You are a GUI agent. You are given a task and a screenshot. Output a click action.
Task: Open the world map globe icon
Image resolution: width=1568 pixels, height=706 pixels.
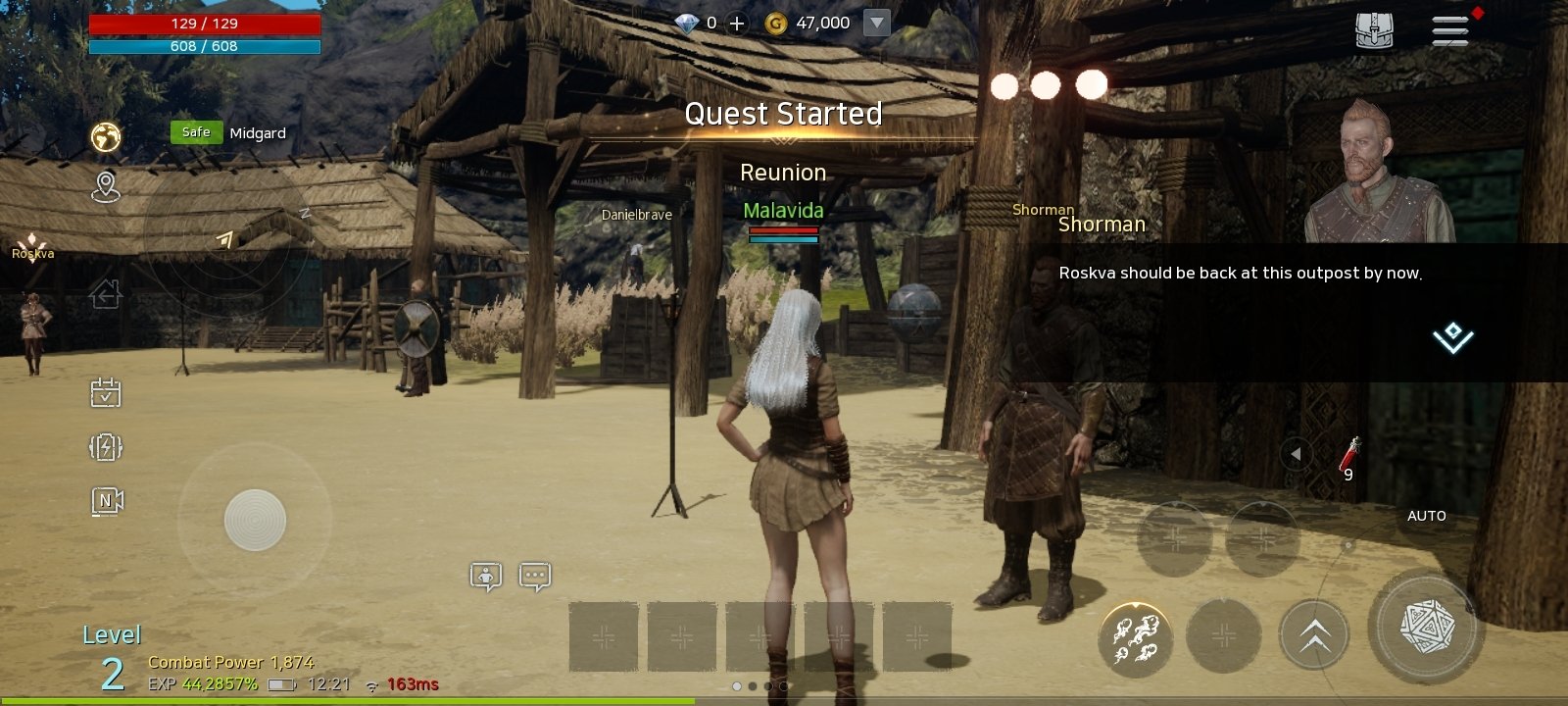click(106, 136)
